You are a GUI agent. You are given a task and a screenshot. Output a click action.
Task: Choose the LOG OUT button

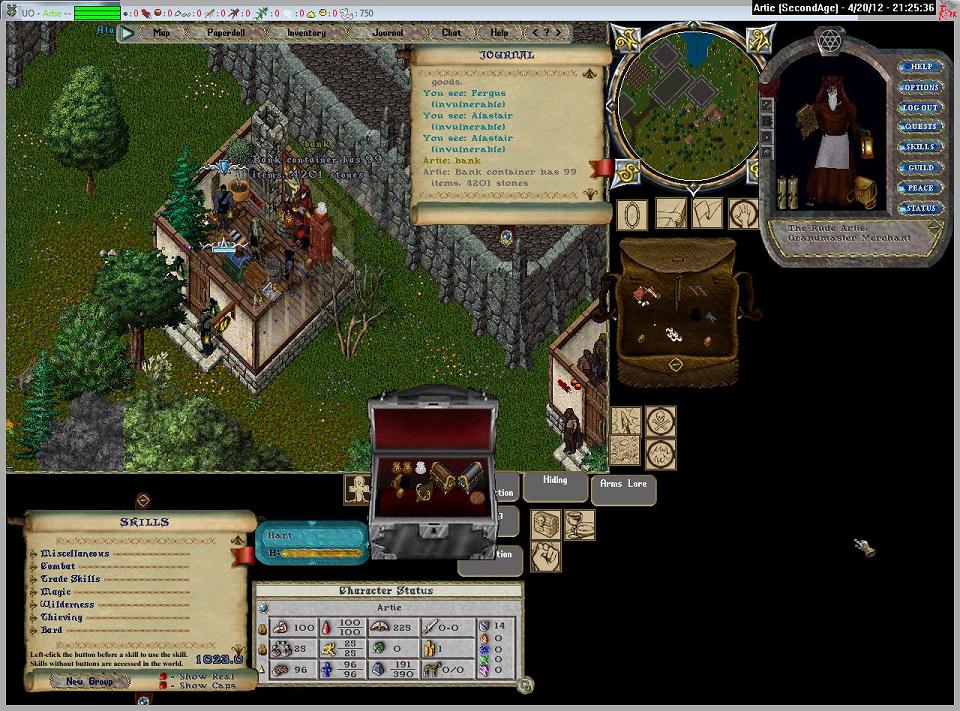920,108
